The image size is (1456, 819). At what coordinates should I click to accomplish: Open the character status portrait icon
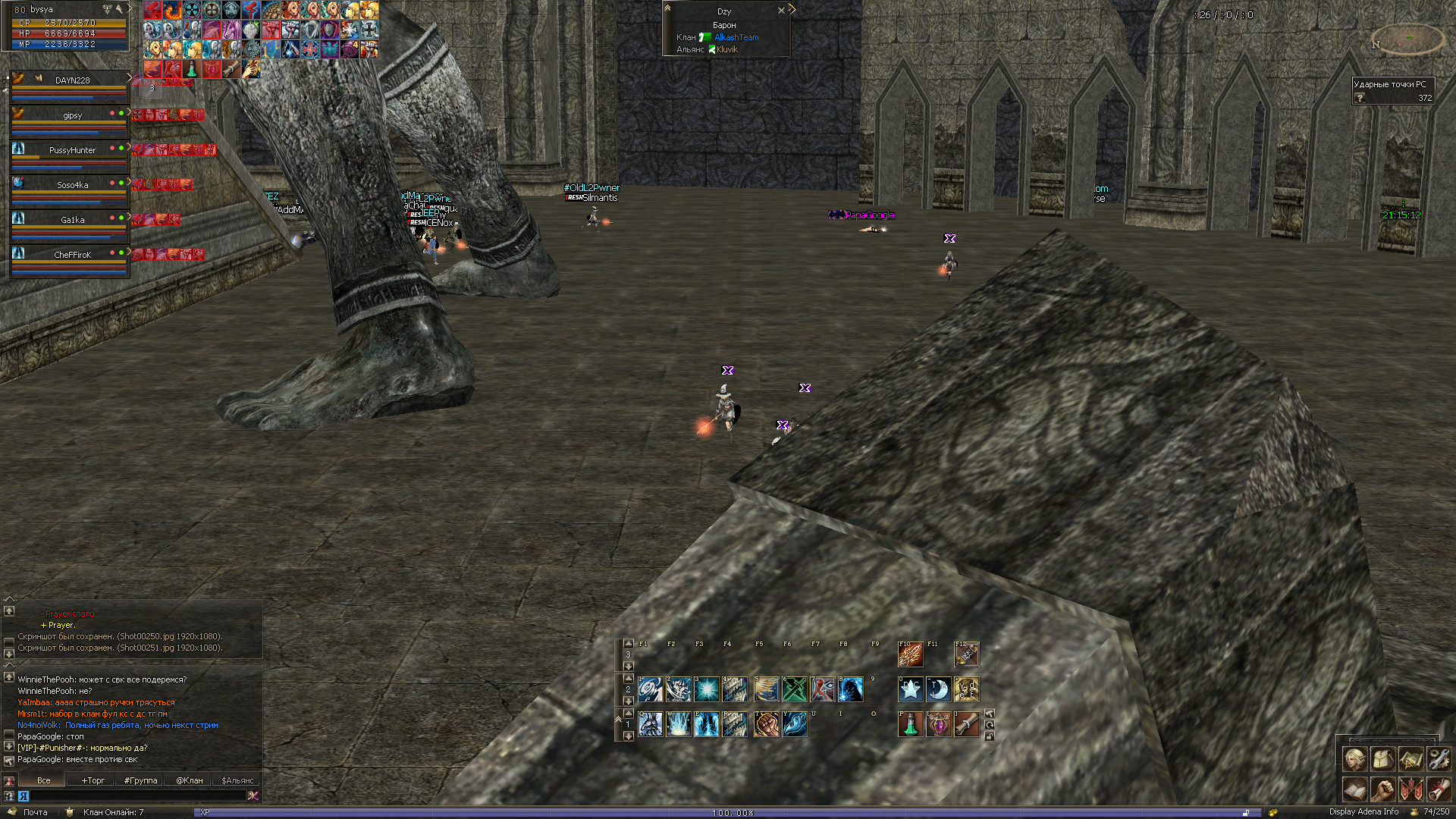(x=1355, y=758)
